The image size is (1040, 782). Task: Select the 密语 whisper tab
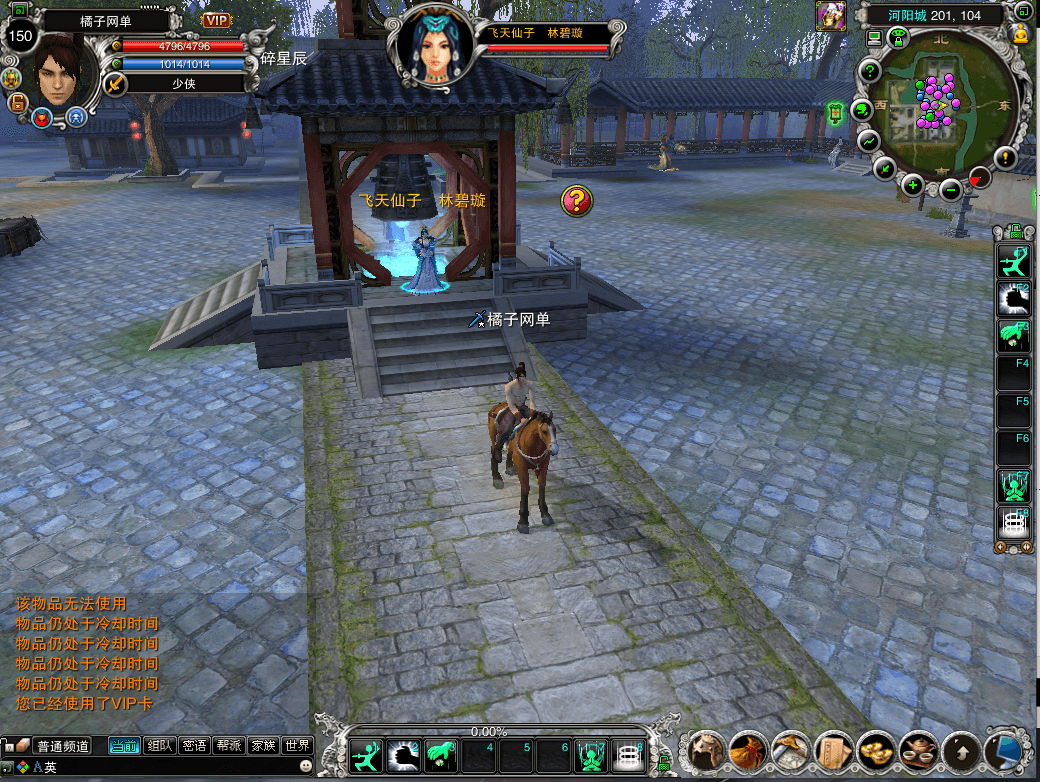[x=195, y=745]
